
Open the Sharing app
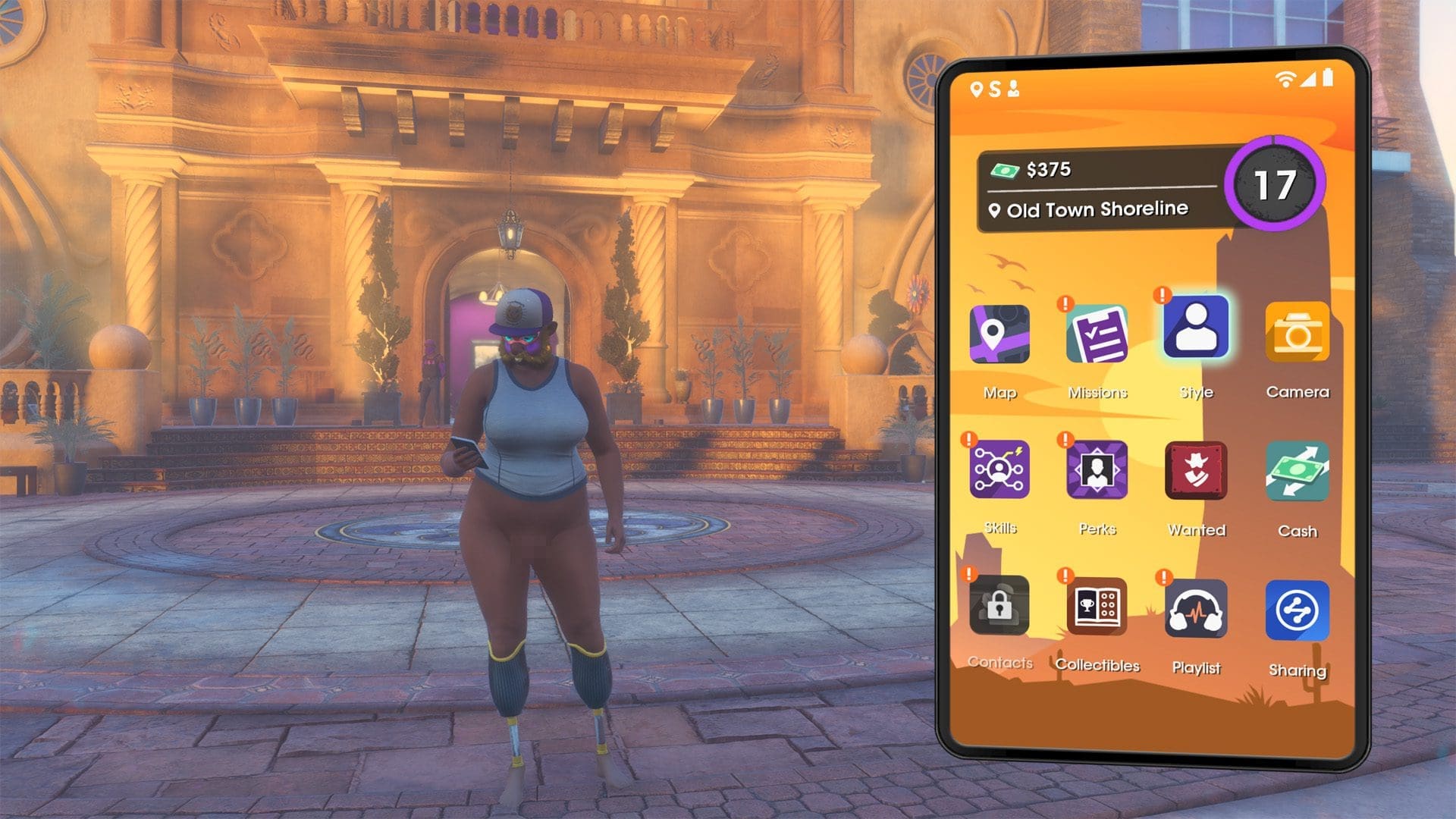1297,610
